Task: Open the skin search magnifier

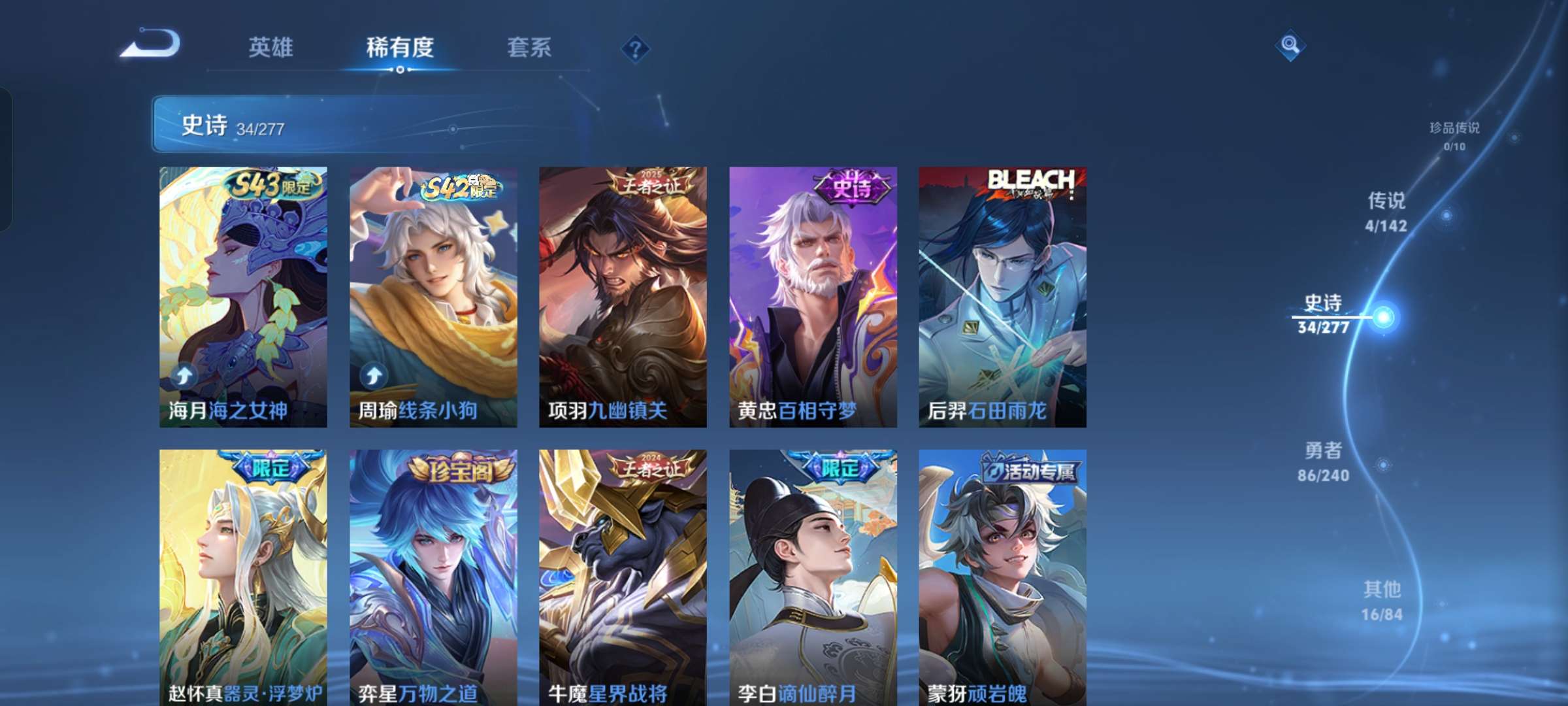Action: (x=1290, y=45)
